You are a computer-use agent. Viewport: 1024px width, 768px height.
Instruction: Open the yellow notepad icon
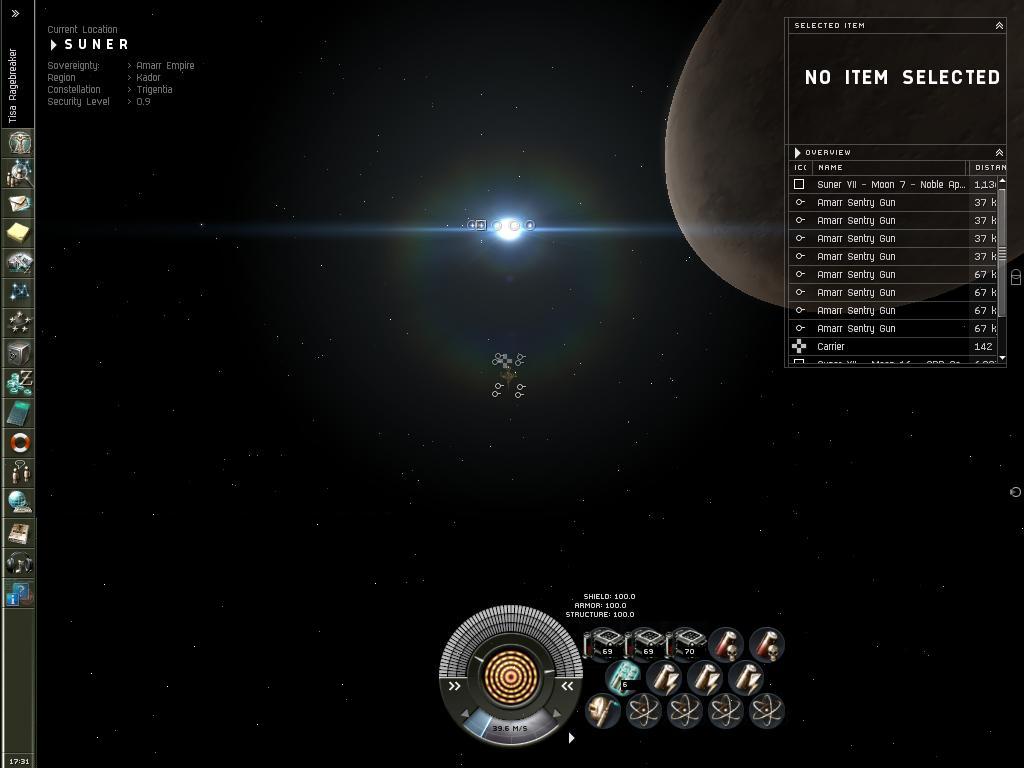pyautogui.click(x=19, y=233)
